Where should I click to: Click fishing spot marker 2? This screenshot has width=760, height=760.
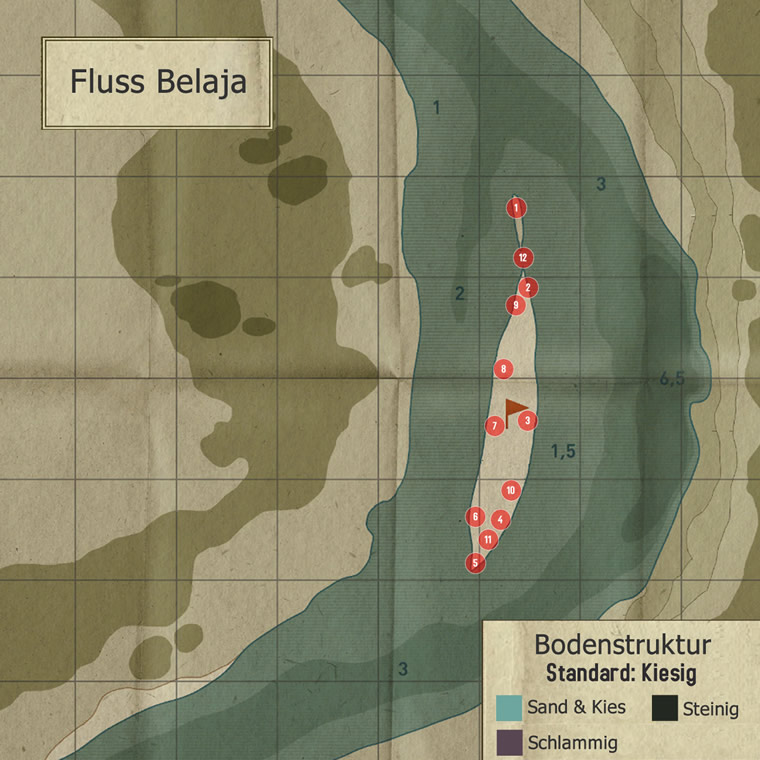pos(529,288)
